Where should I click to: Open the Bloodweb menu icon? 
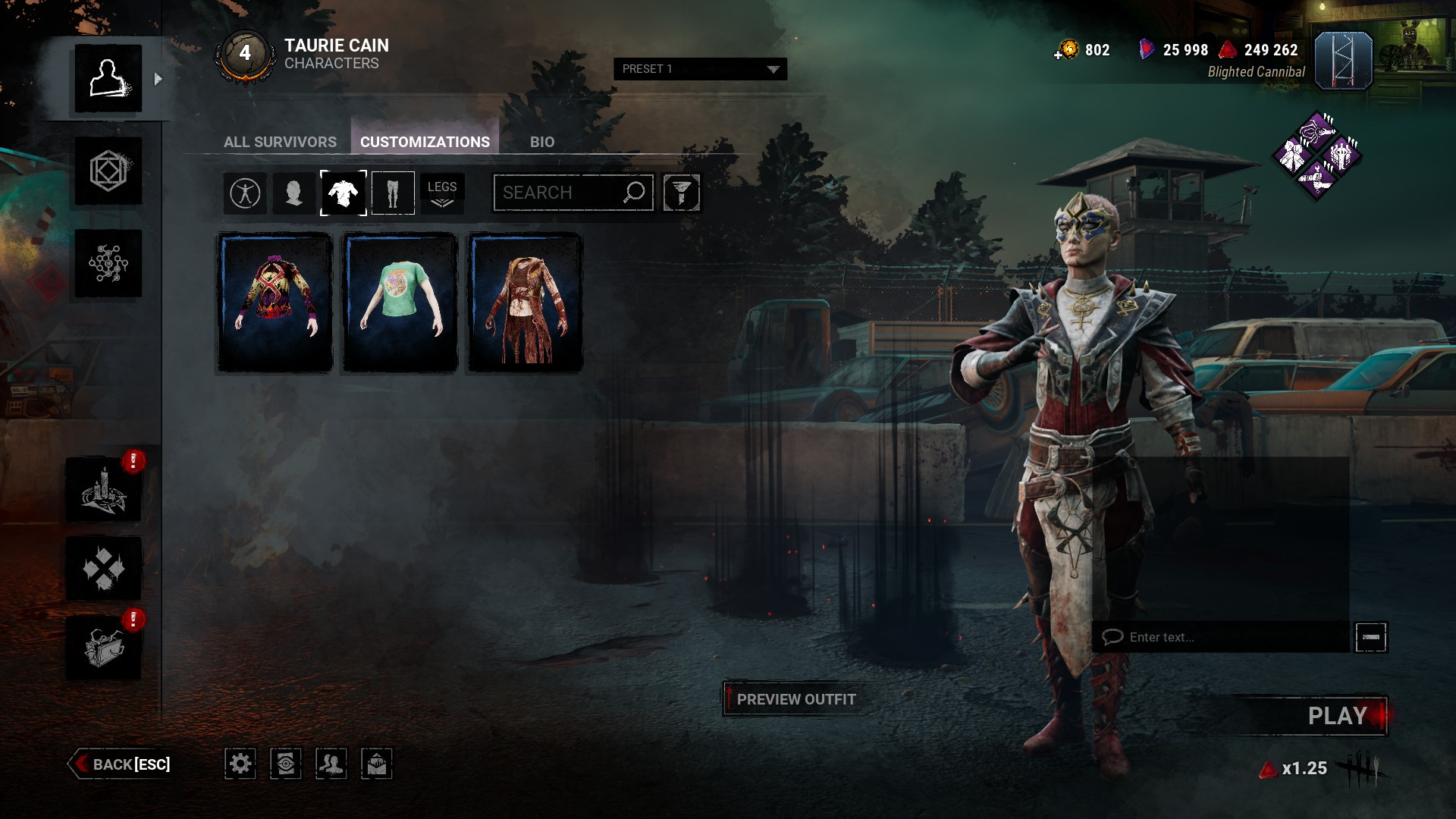pos(108,263)
